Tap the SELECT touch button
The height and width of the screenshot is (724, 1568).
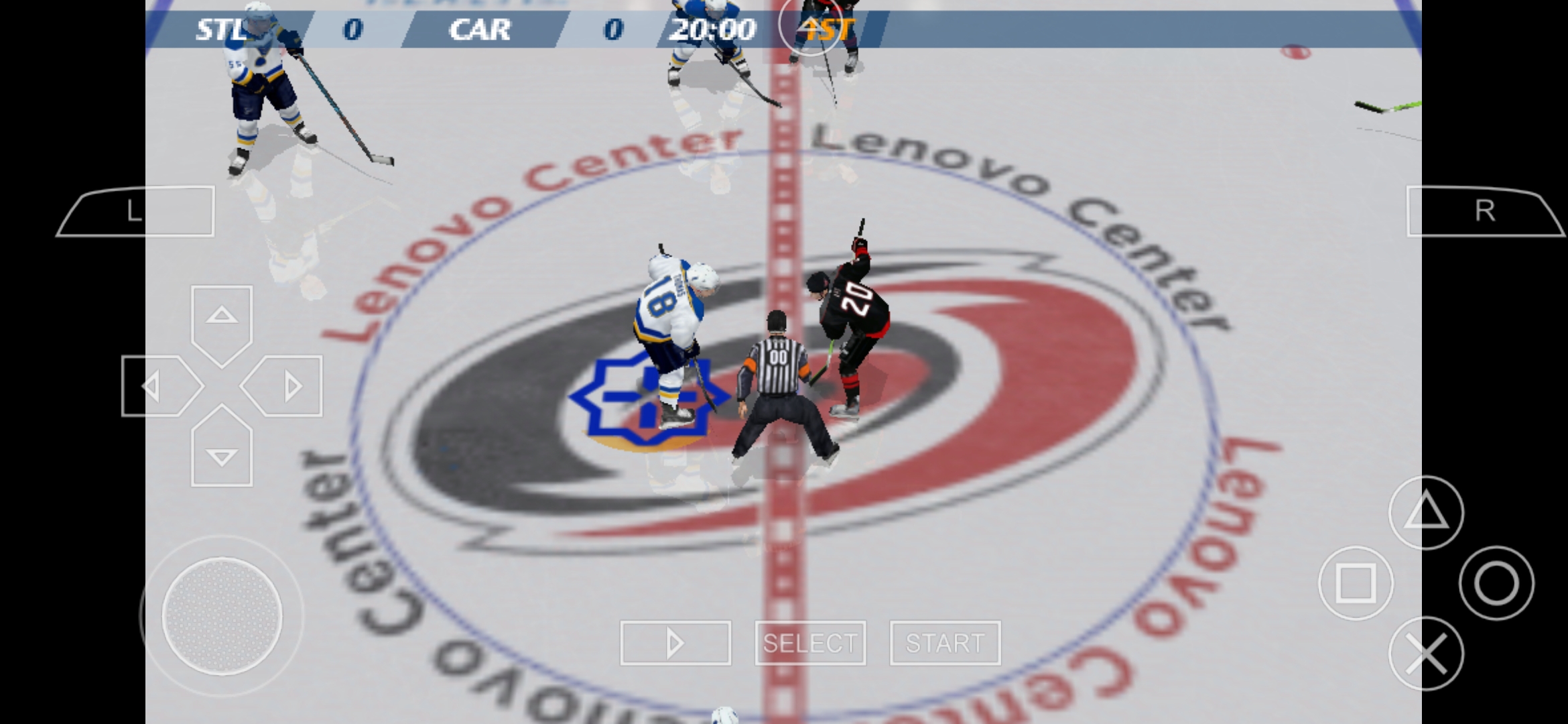click(x=810, y=643)
